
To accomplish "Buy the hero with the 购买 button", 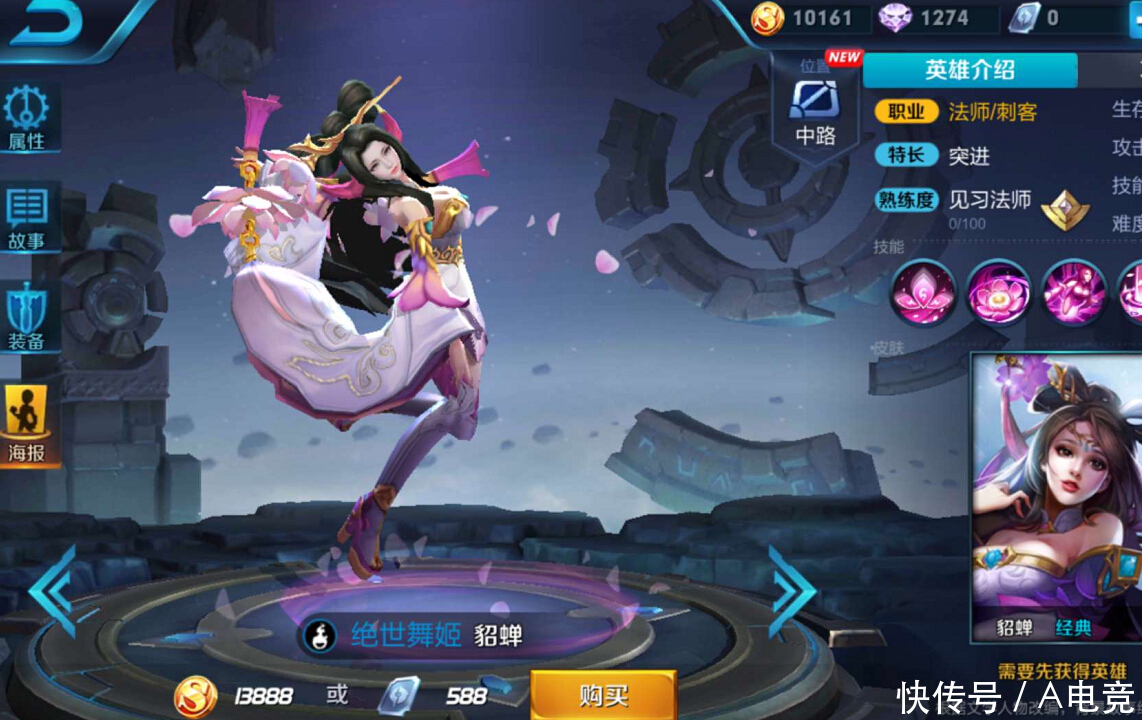I will coord(602,695).
